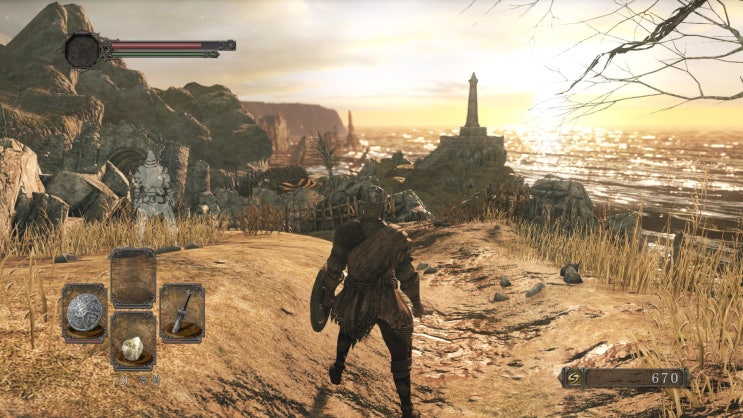This screenshot has height=418, width=743.
Task: Select the round shield equipment slot
Action: pyautogui.click(x=84, y=313)
